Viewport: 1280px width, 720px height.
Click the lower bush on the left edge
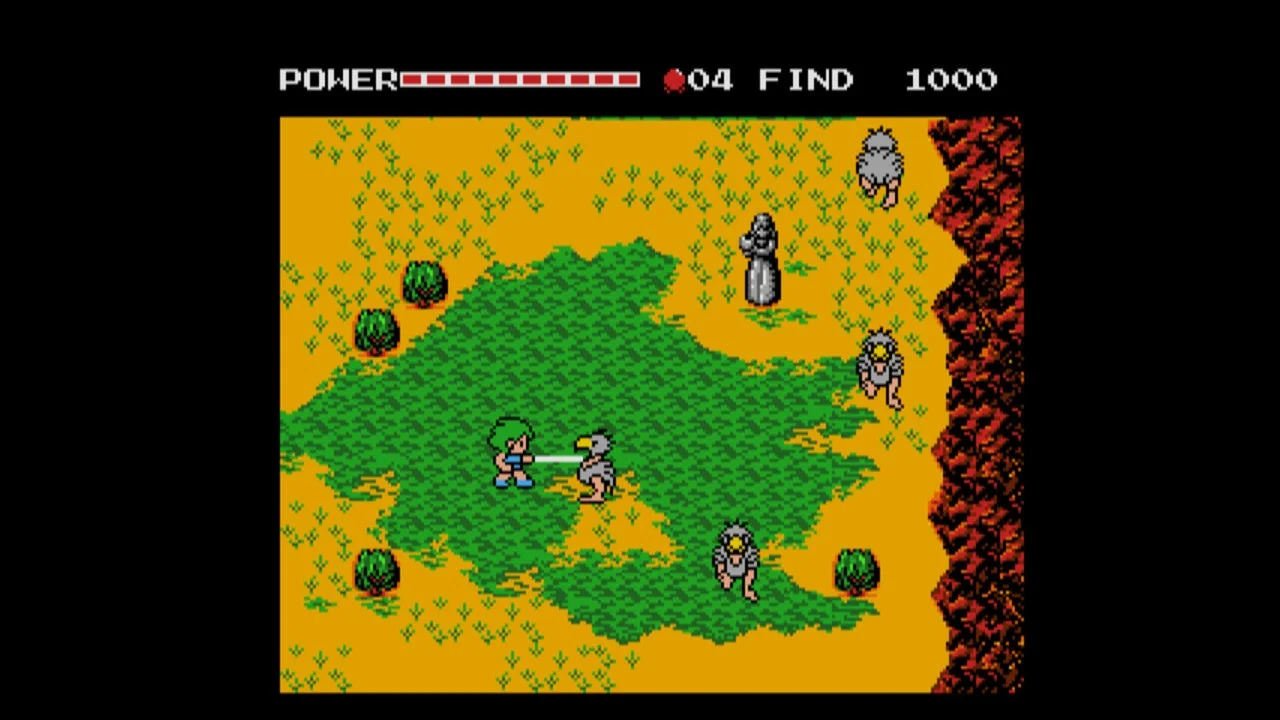(375, 330)
